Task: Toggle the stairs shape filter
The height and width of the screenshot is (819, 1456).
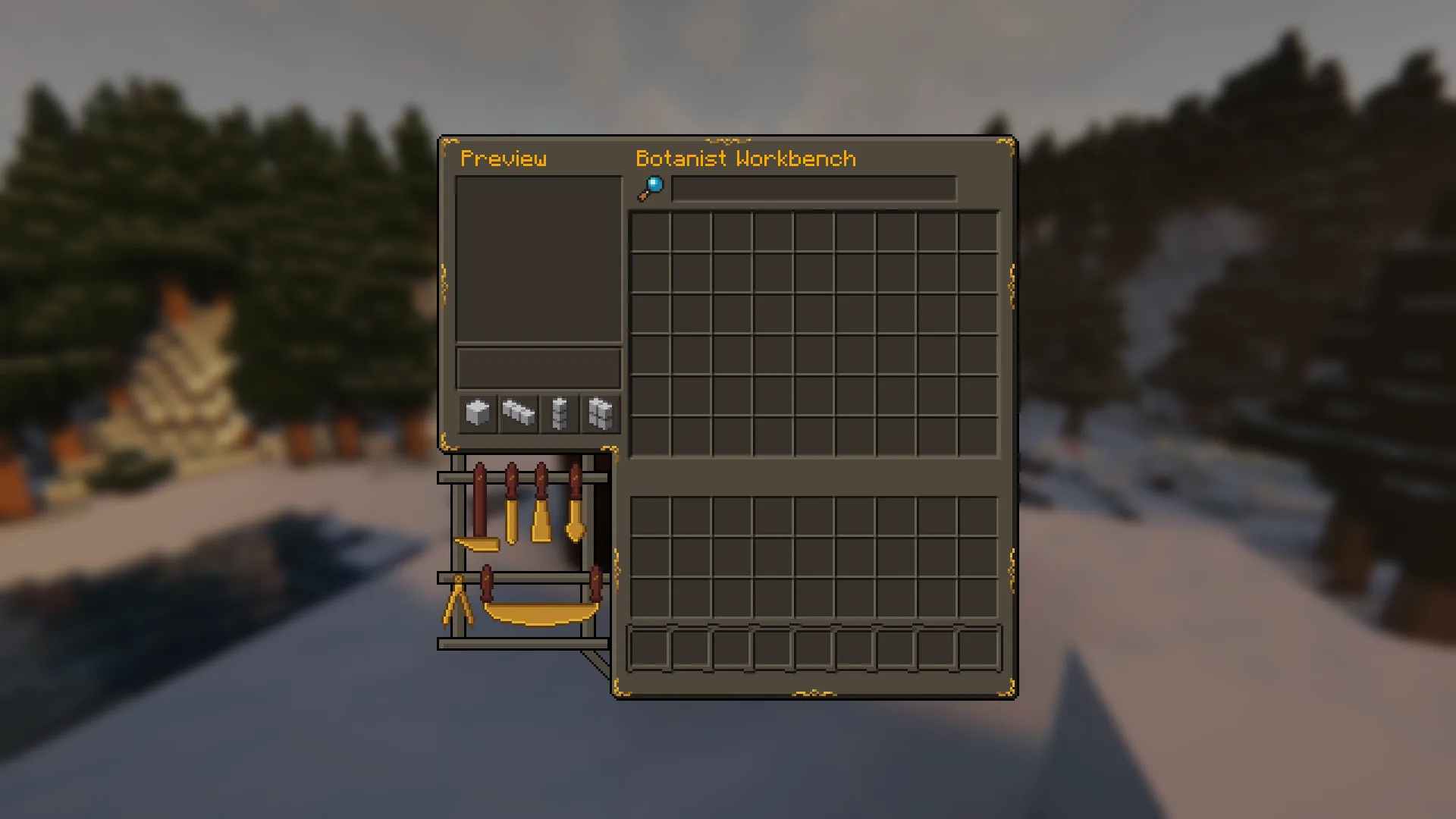Action: (x=518, y=413)
